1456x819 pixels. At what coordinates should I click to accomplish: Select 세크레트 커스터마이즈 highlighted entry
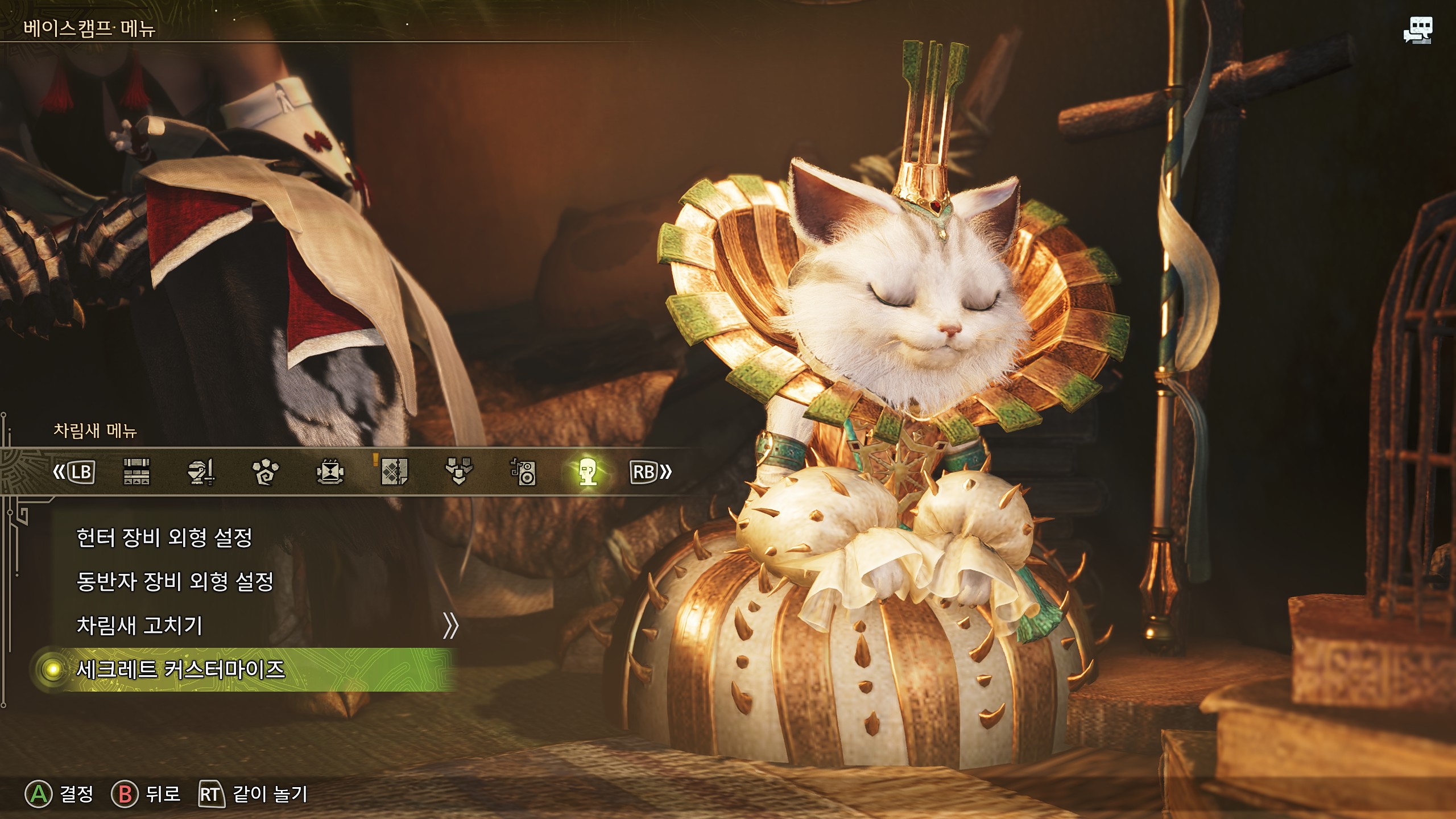(181, 669)
